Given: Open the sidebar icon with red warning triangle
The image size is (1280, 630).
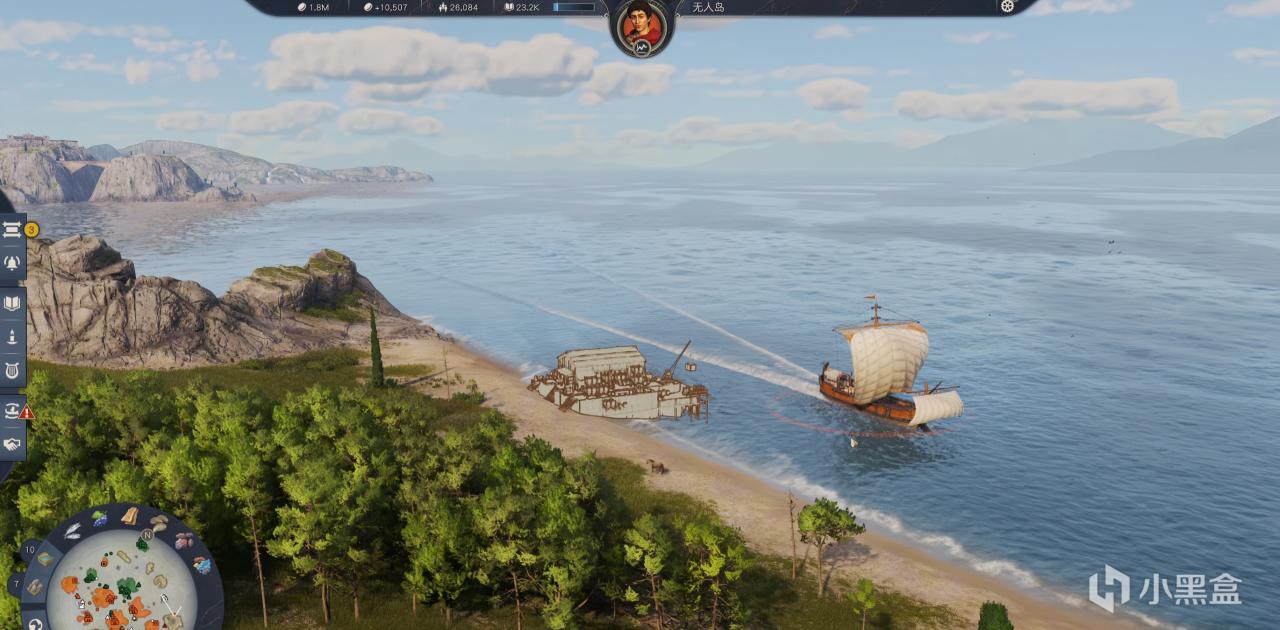Looking at the screenshot, I should 13,409.
